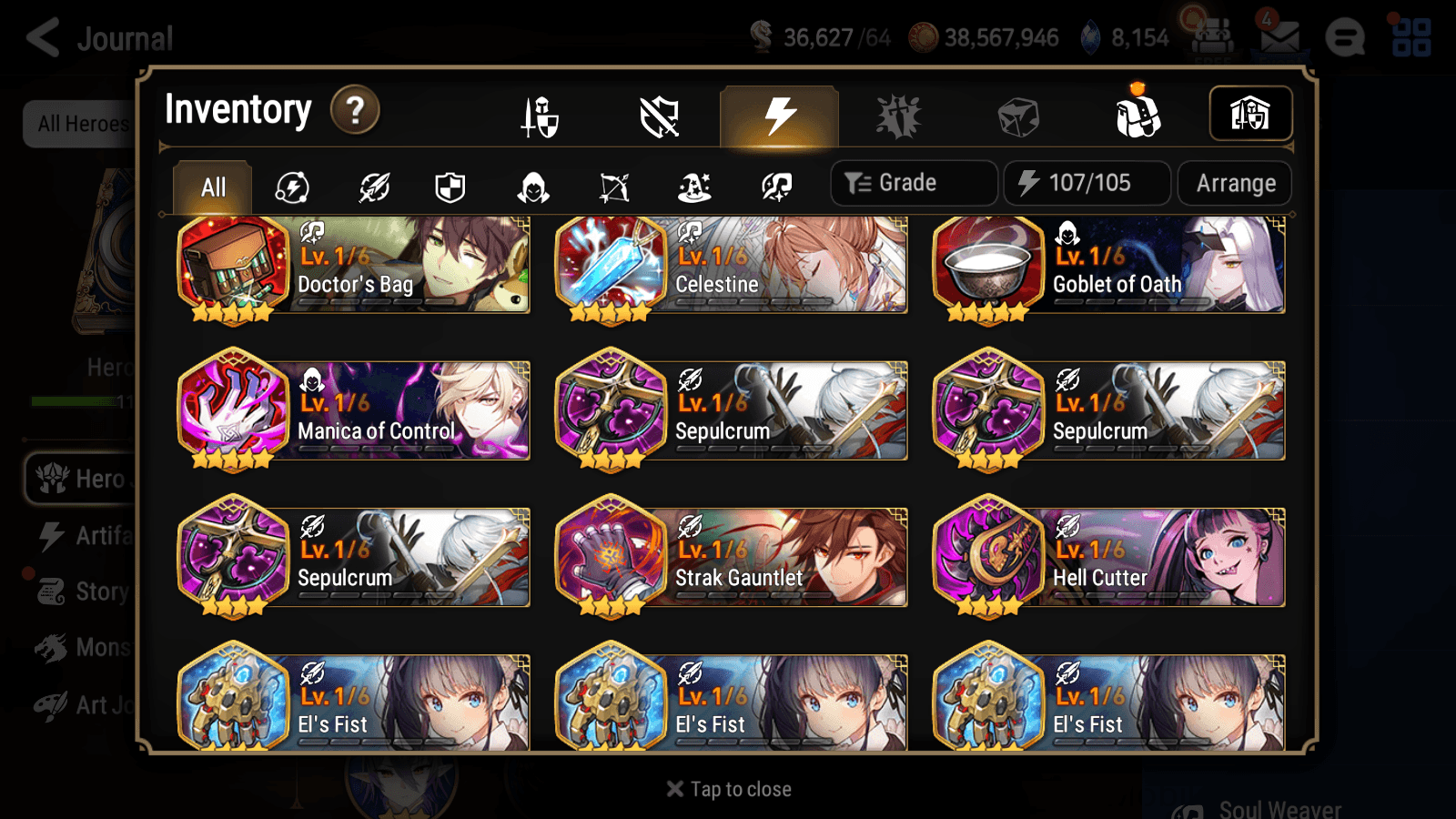Select the All filter tab

pos(212,187)
